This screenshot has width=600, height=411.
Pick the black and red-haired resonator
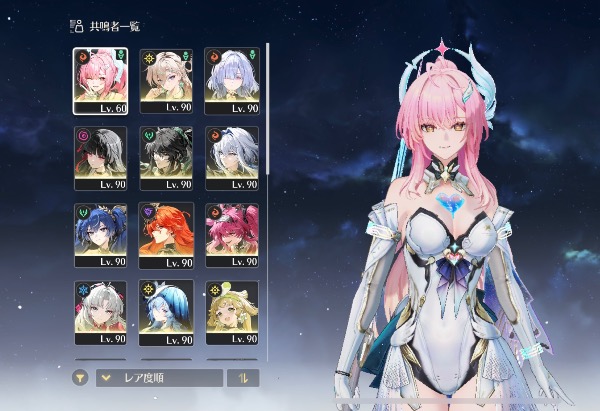(x=100, y=155)
